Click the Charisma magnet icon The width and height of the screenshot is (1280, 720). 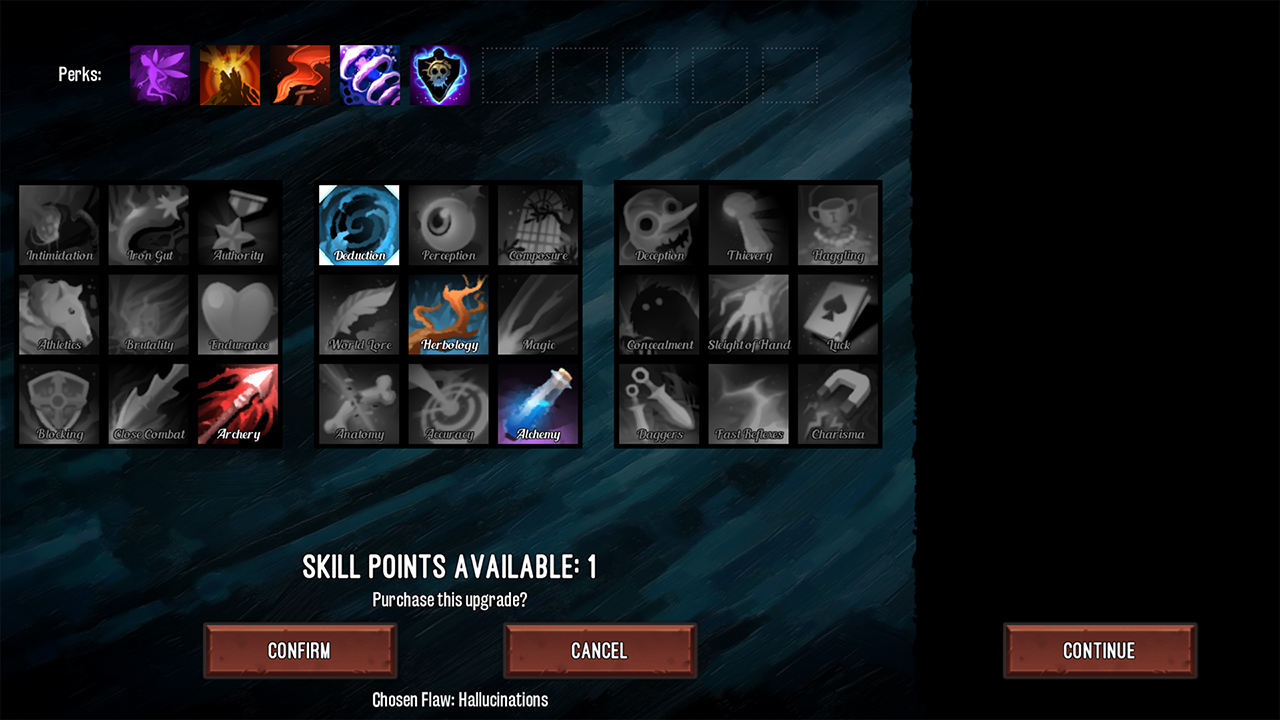pos(838,404)
